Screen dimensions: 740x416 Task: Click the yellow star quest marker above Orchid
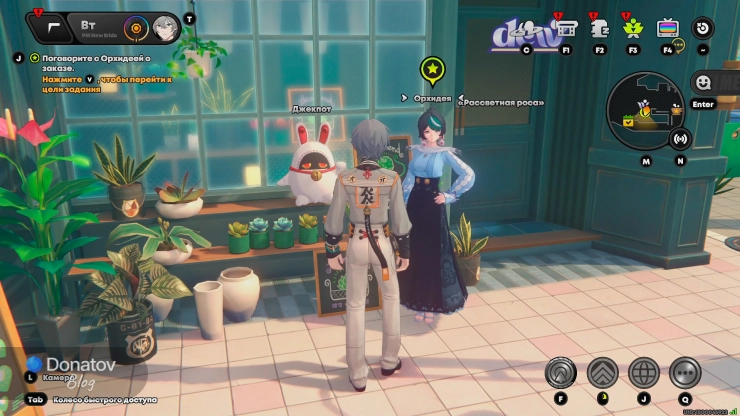click(432, 70)
